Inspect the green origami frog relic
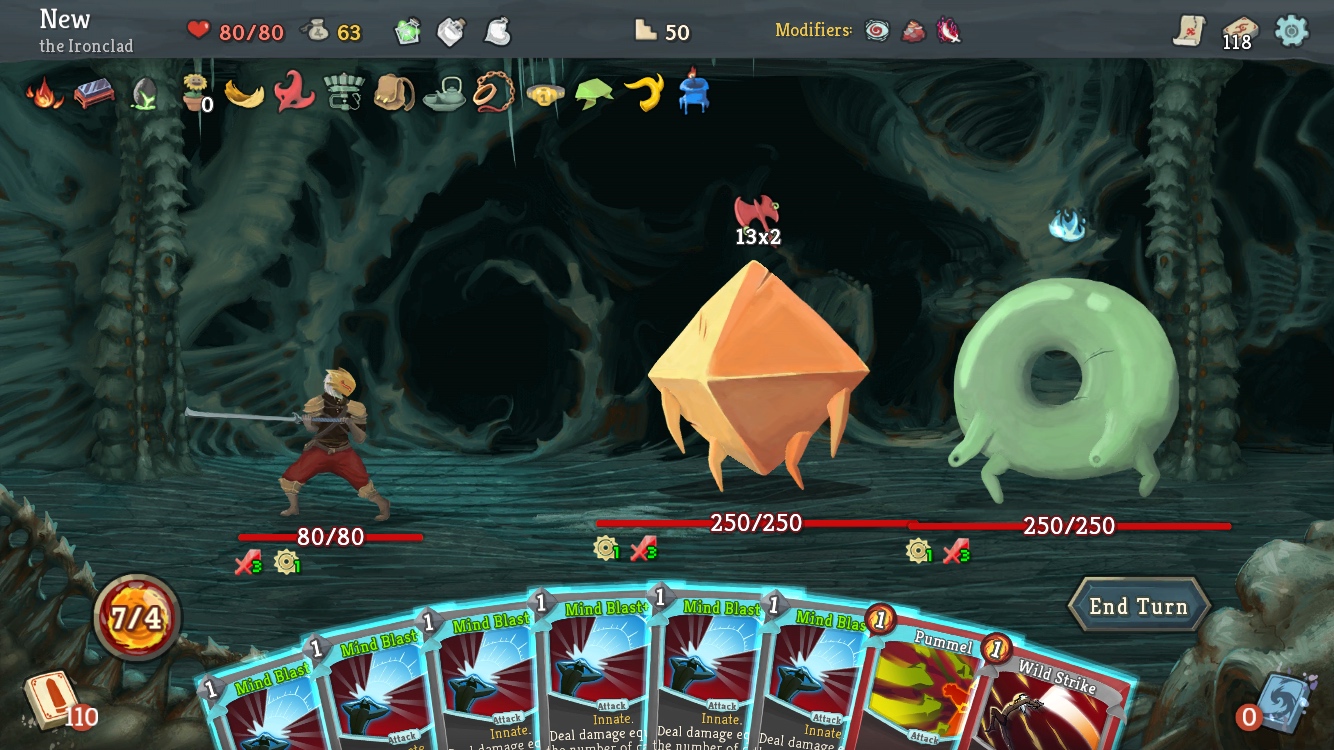The height and width of the screenshot is (750, 1334). pyautogui.click(x=594, y=94)
